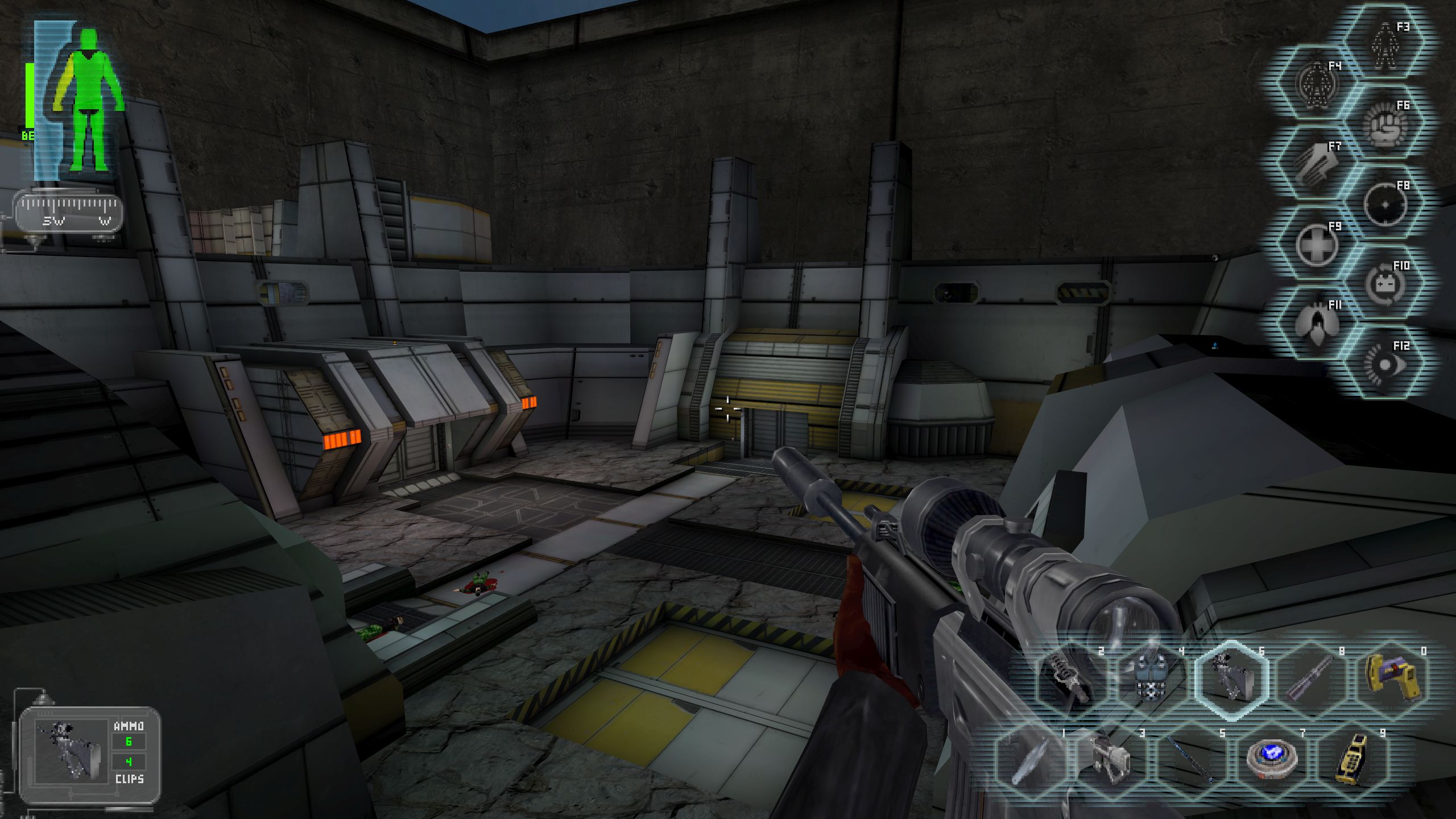Activate the F6 fist augmentation

1385,124
